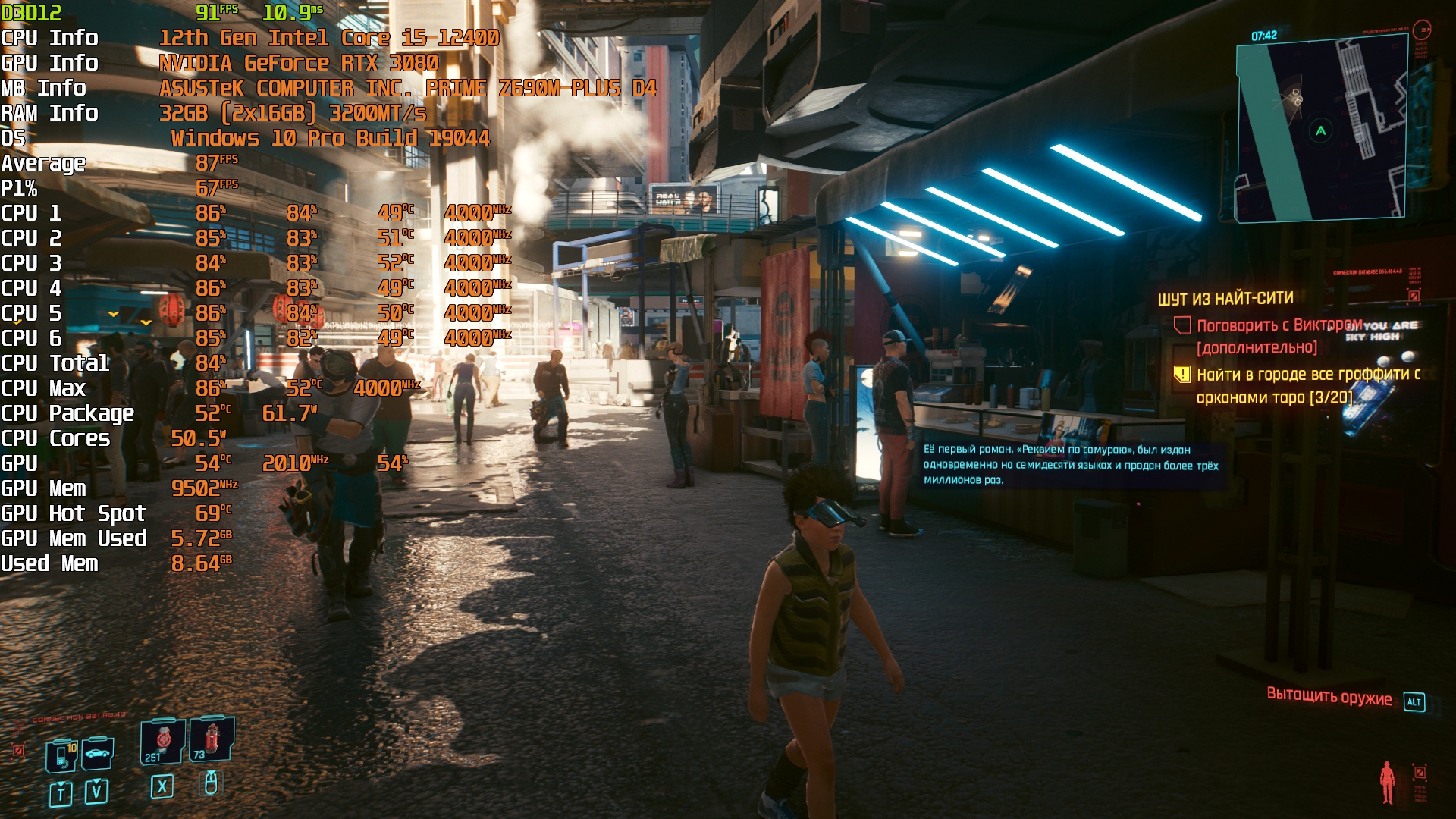The width and height of the screenshot is (1456, 819).
Task: Use the healing inhaler slot showing 251
Action: 162,741
